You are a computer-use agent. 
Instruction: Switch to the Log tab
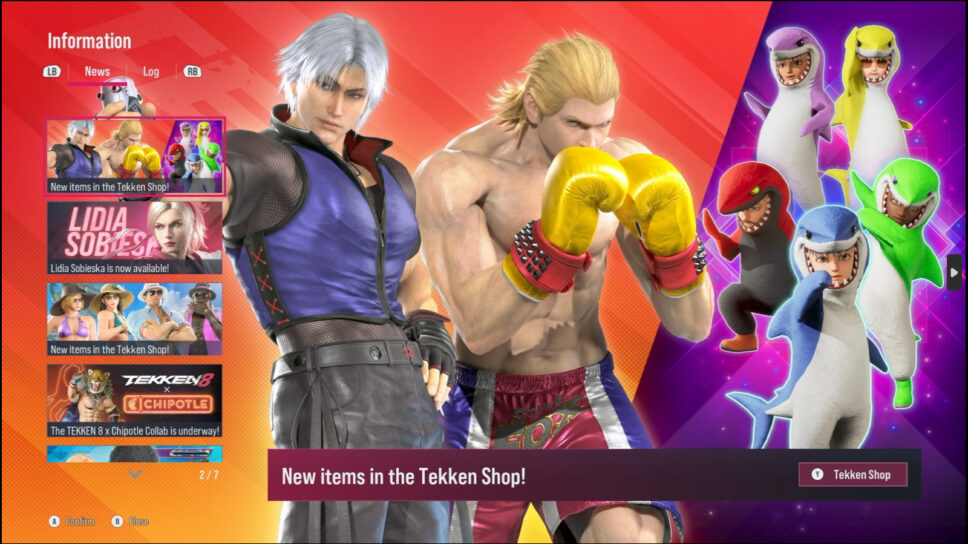[x=151, y=71]
